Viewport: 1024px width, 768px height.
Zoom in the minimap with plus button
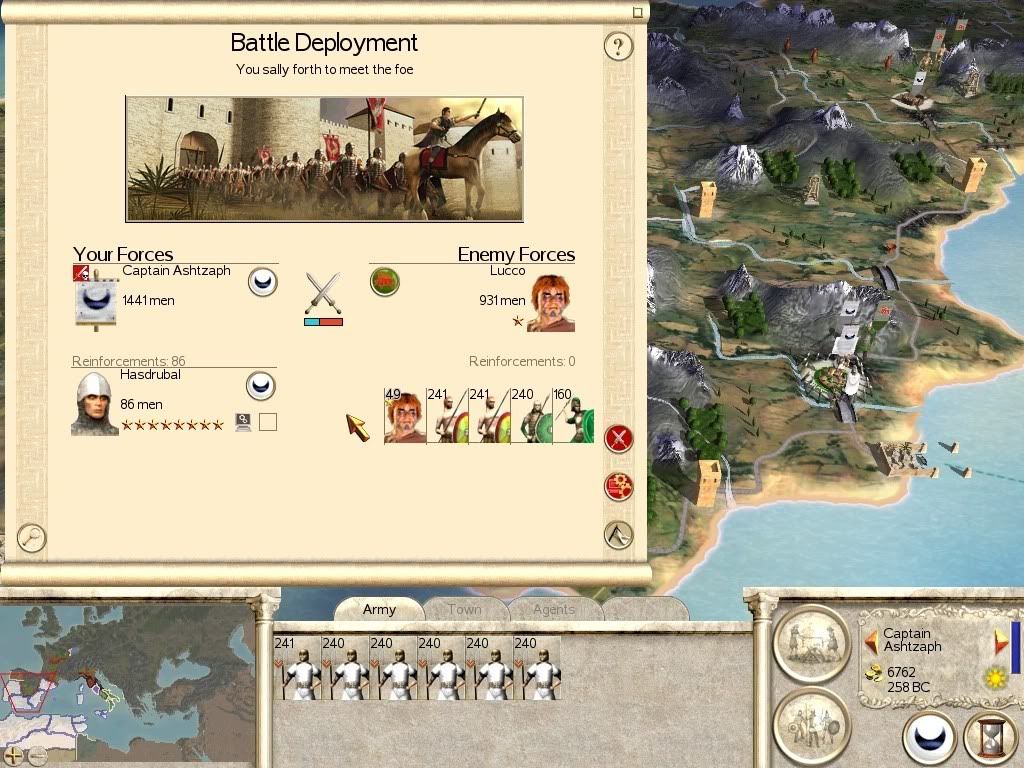(x=14, y=755)
